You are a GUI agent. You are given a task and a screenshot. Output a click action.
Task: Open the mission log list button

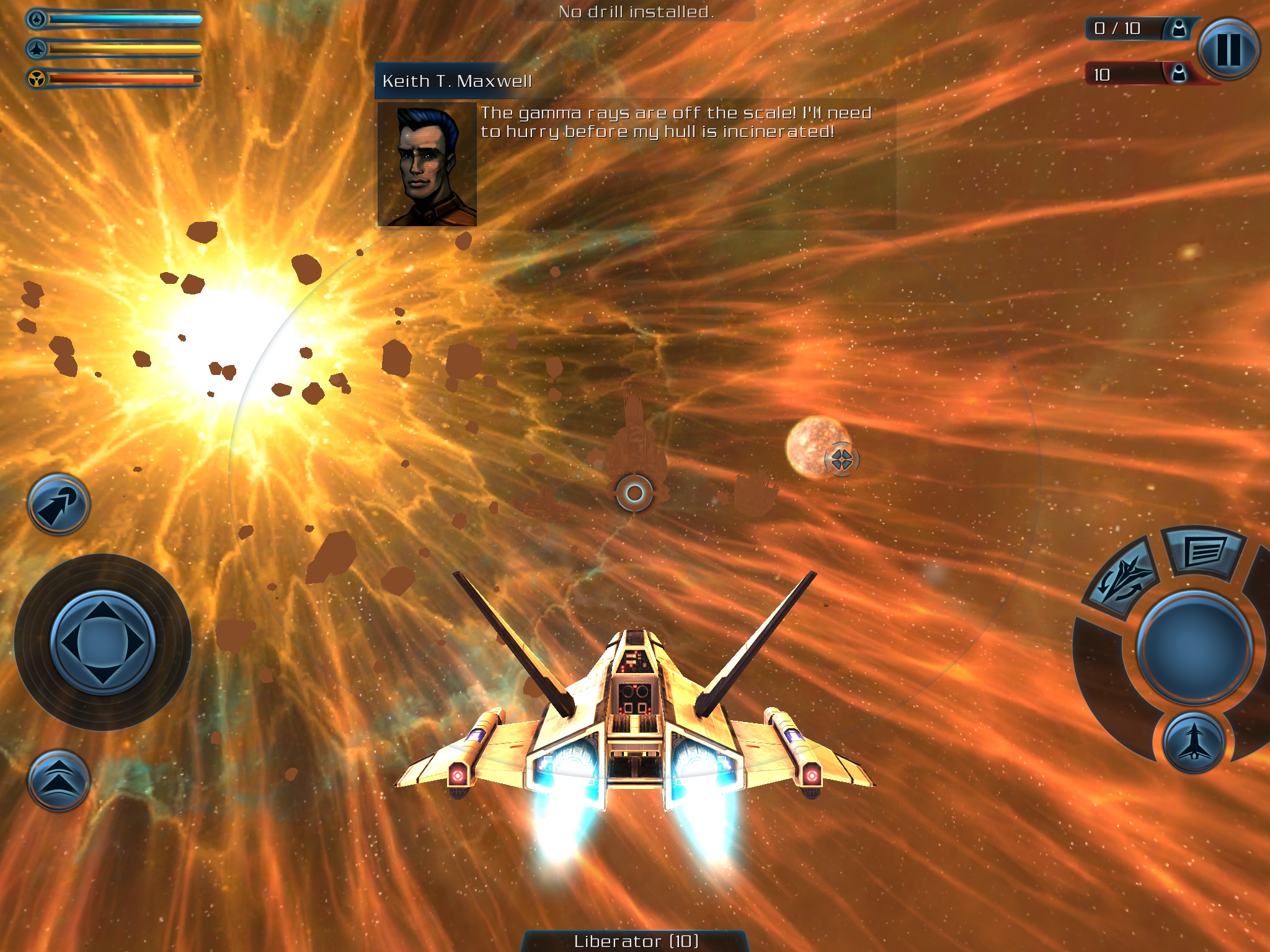pos(1204,550)
